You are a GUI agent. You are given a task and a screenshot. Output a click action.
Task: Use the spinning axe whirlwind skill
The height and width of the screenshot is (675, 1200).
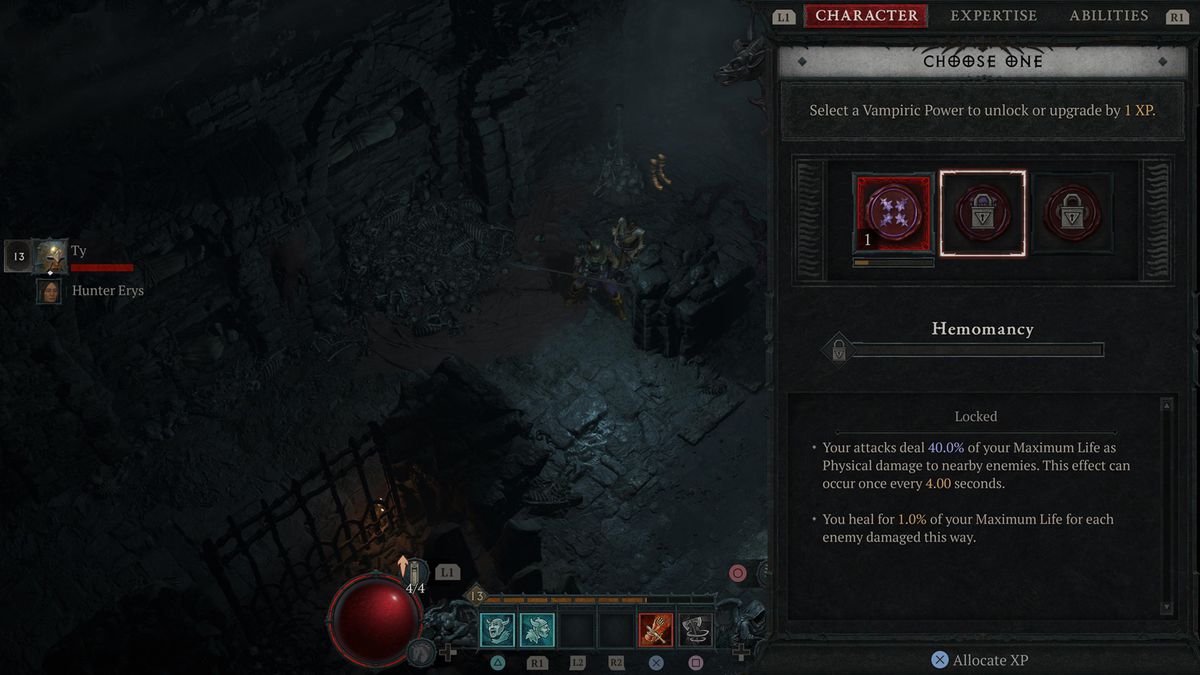pyautogui.click(x=696, y=629)
